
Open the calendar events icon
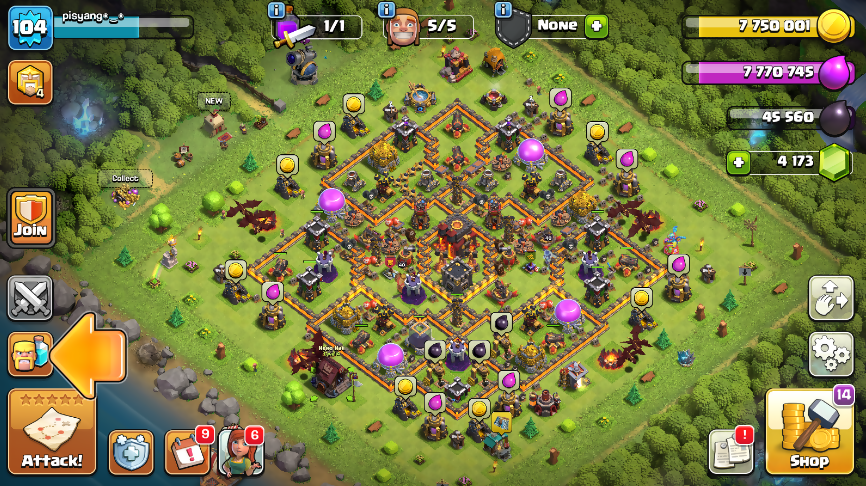[x=186, y=452]
